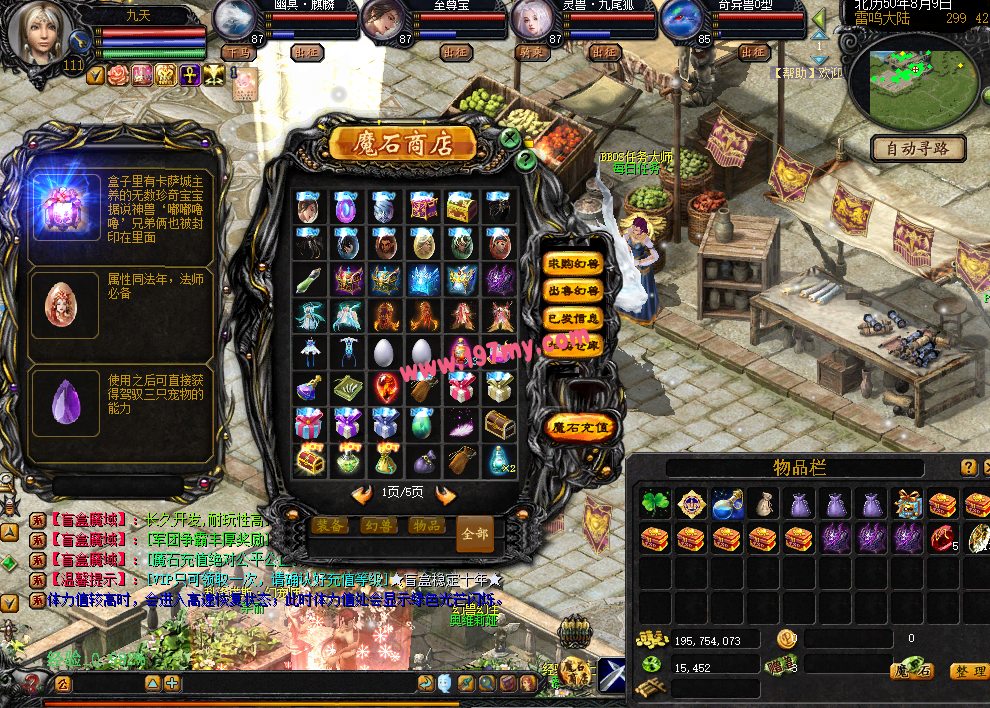990x708 pixels.
Task: Click the 下马 dismount button
Action: point(238,52)
